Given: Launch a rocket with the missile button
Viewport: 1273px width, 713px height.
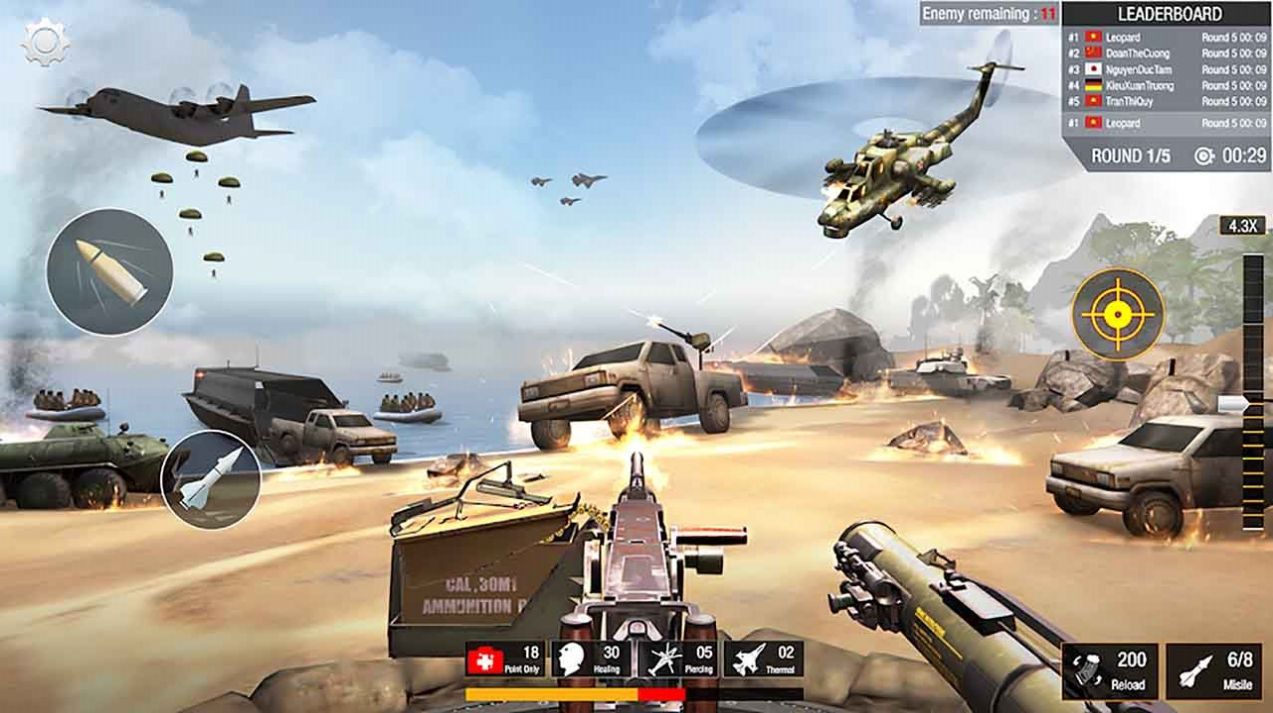Looking at the screenshot, I should 211,480.
